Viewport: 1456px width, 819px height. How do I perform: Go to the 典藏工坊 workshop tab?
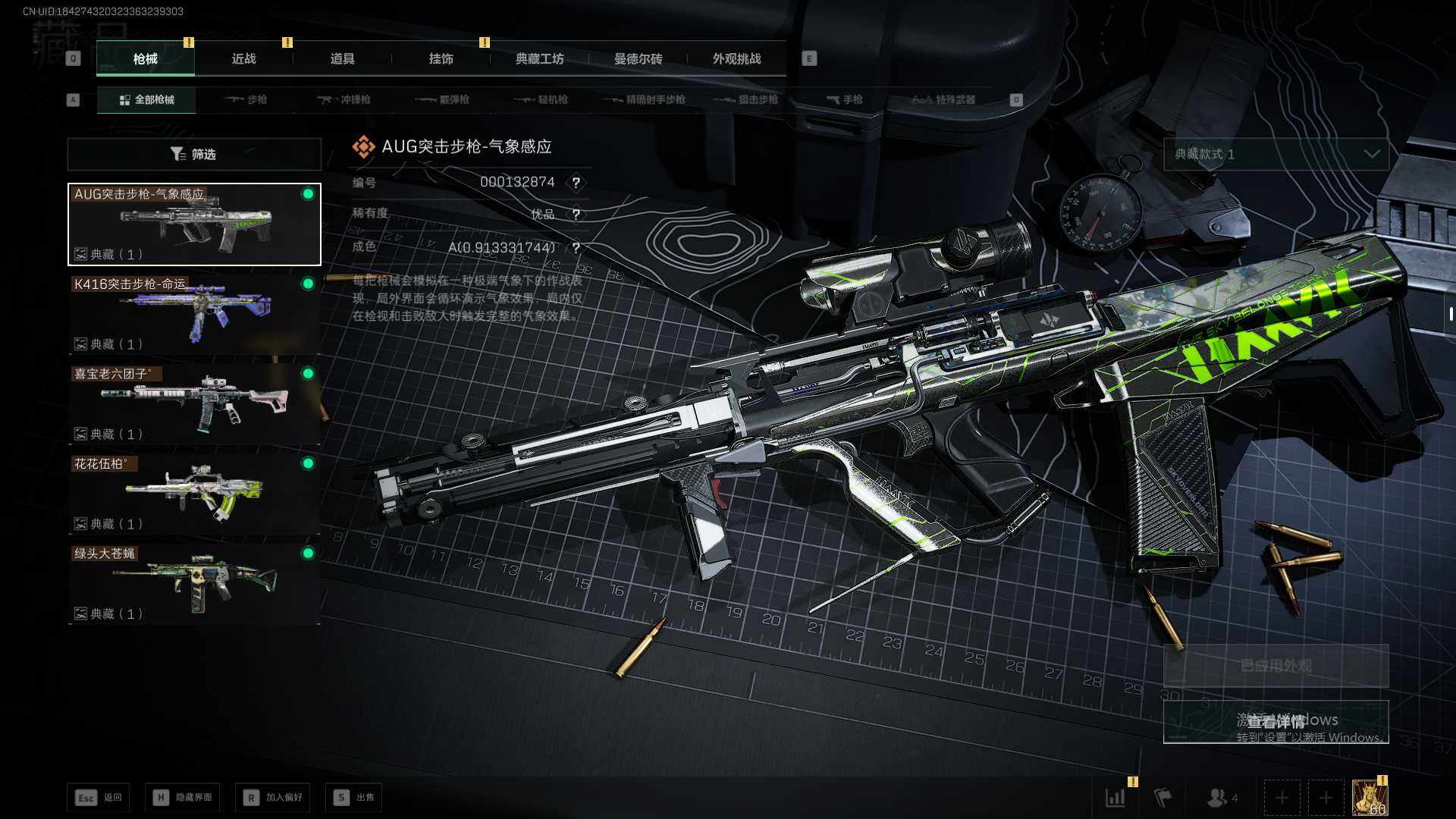pyautogui.click(x=539, y=59)
